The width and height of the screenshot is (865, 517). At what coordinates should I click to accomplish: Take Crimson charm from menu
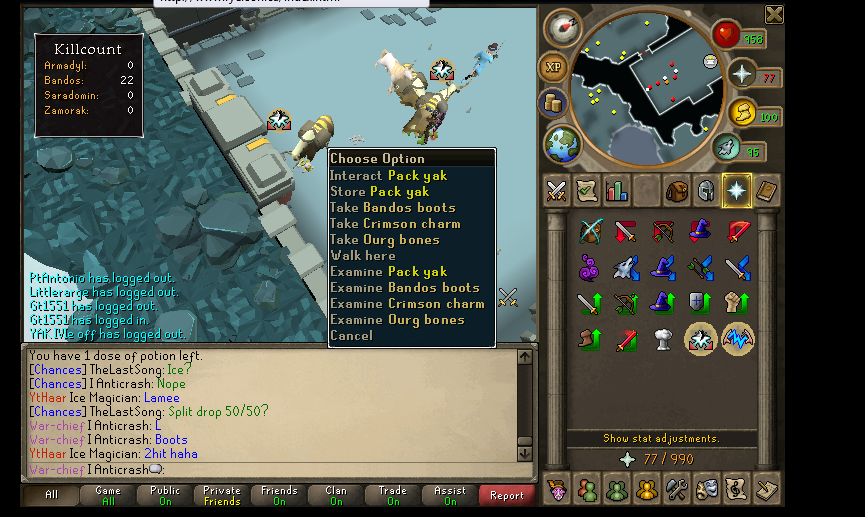coord(394,224)
